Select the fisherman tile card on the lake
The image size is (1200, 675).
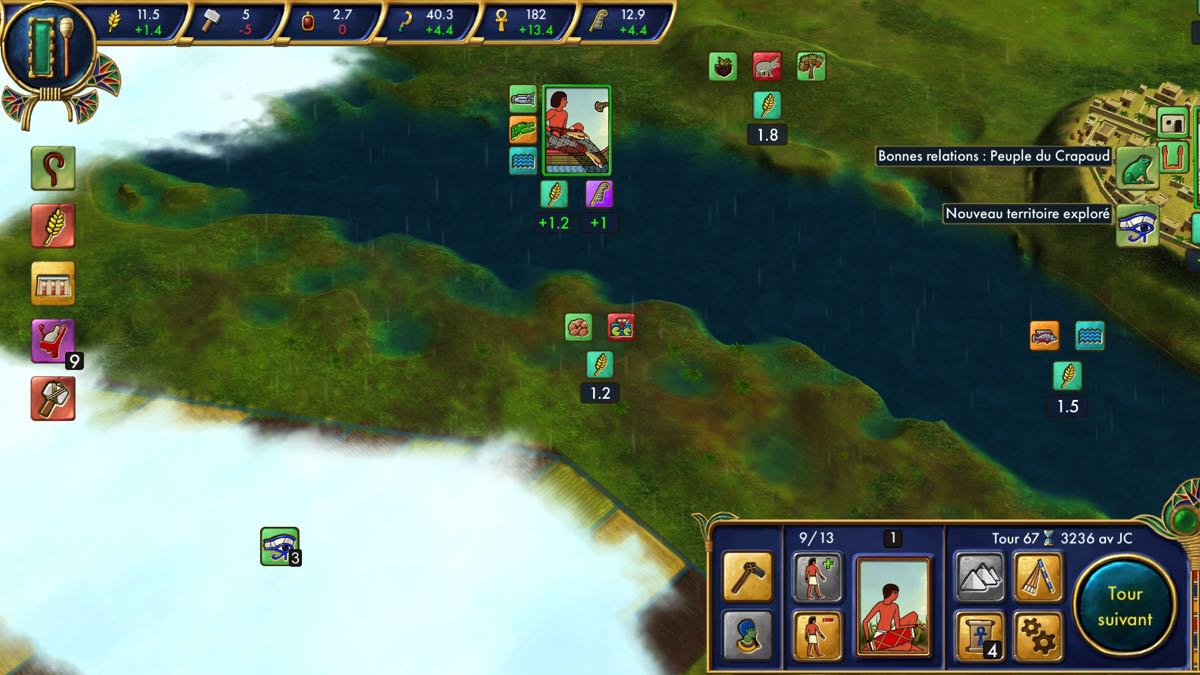click(x=576, y=130)
